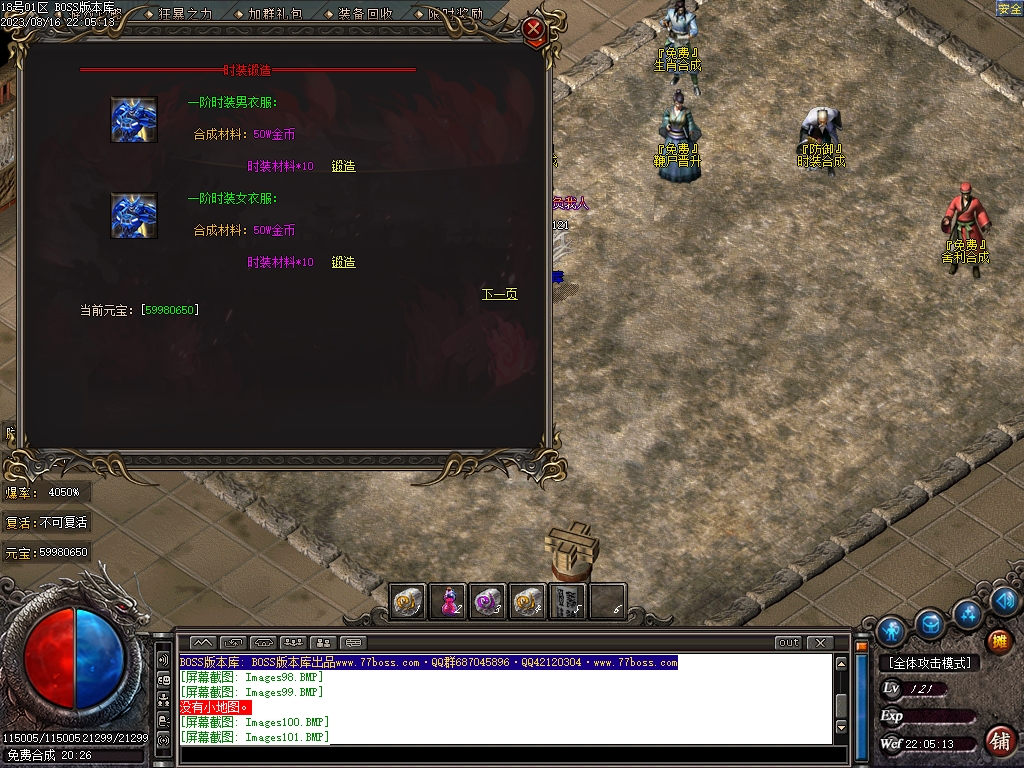
Task: Open the 铺 shop button
Action: pos(998,740)
